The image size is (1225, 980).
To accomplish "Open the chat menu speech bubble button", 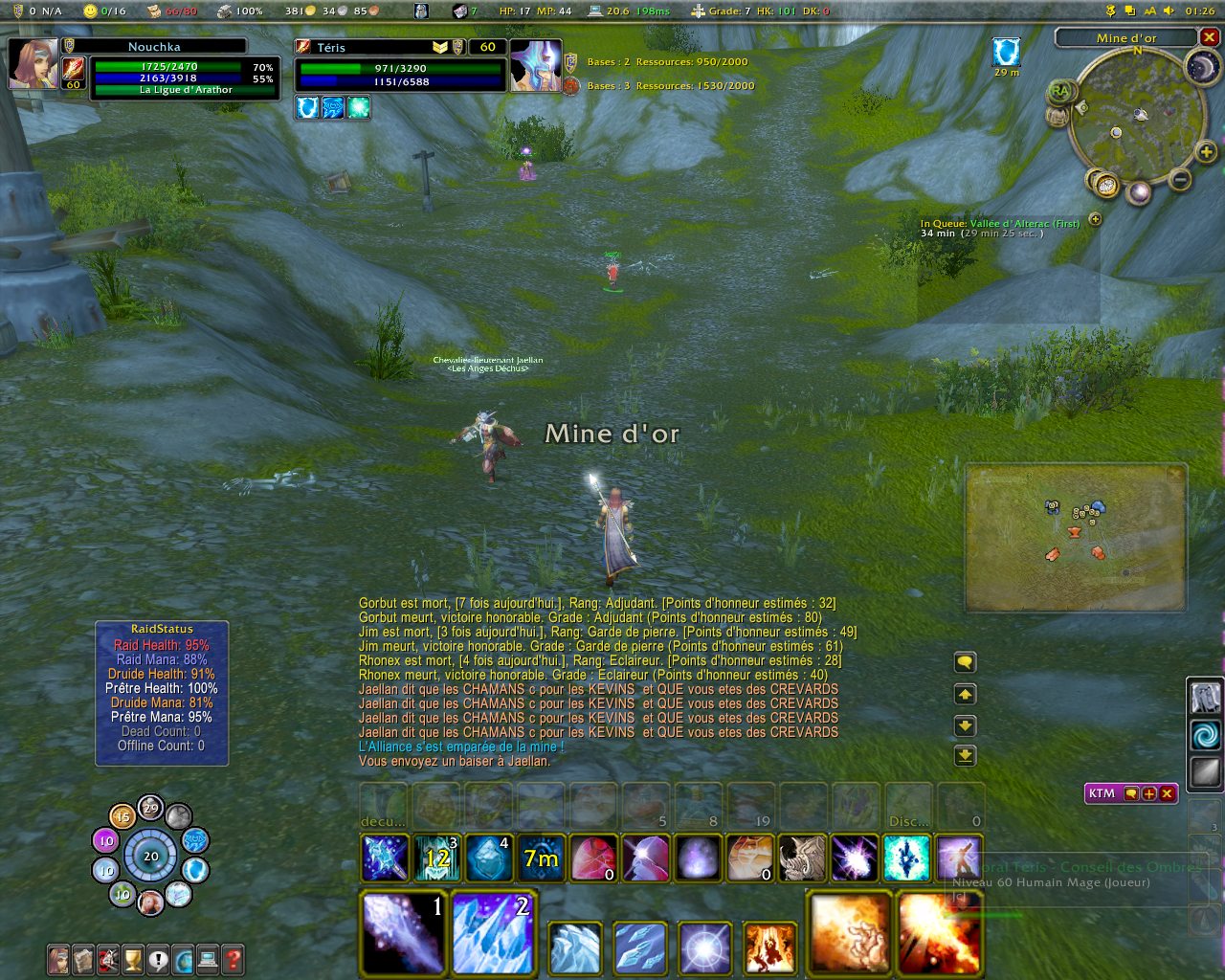I will (965, 662).
